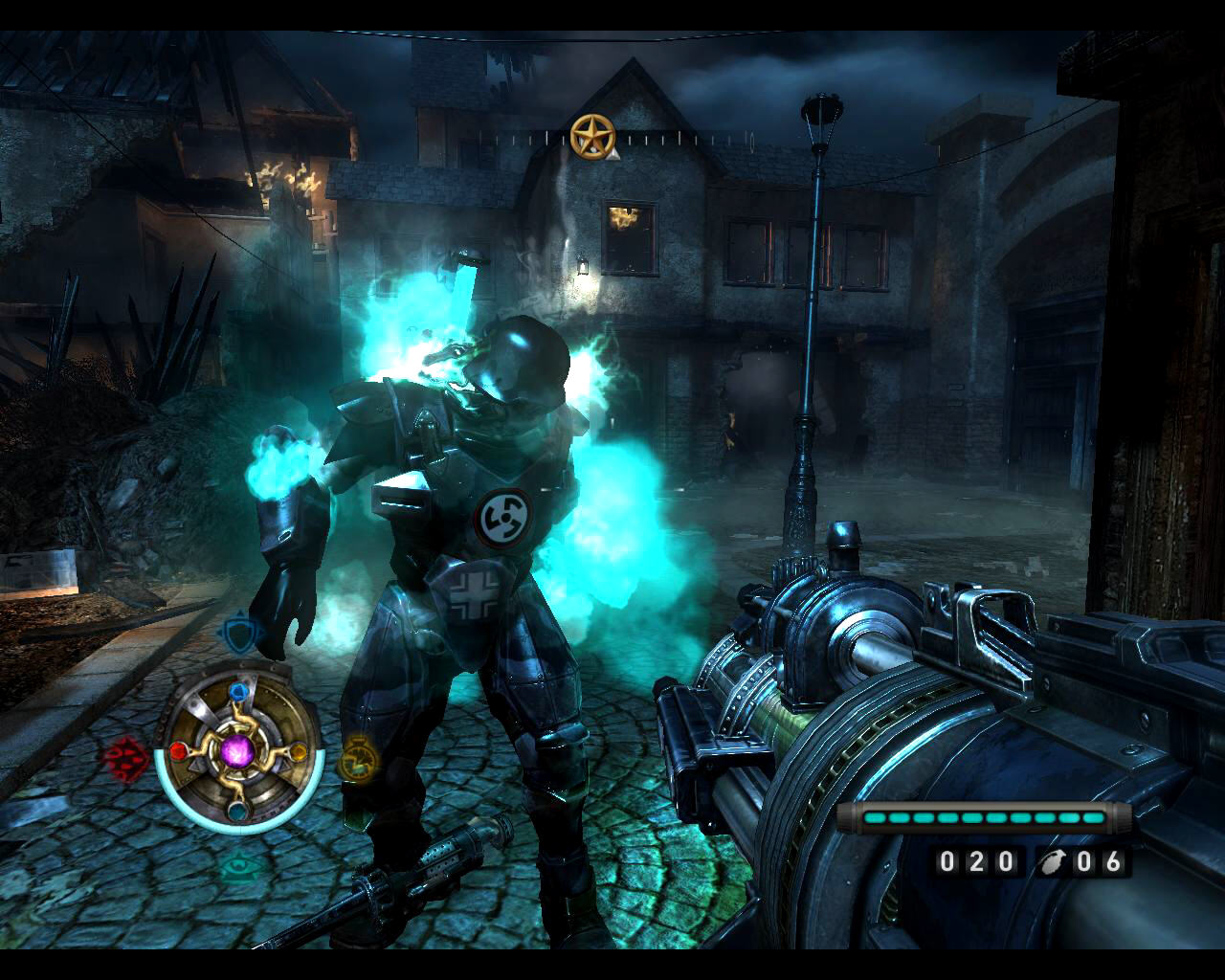Activate the teal Veil Sight eye icon
Viewport: 1225px width, 980px height.
[x=236, y=867]
